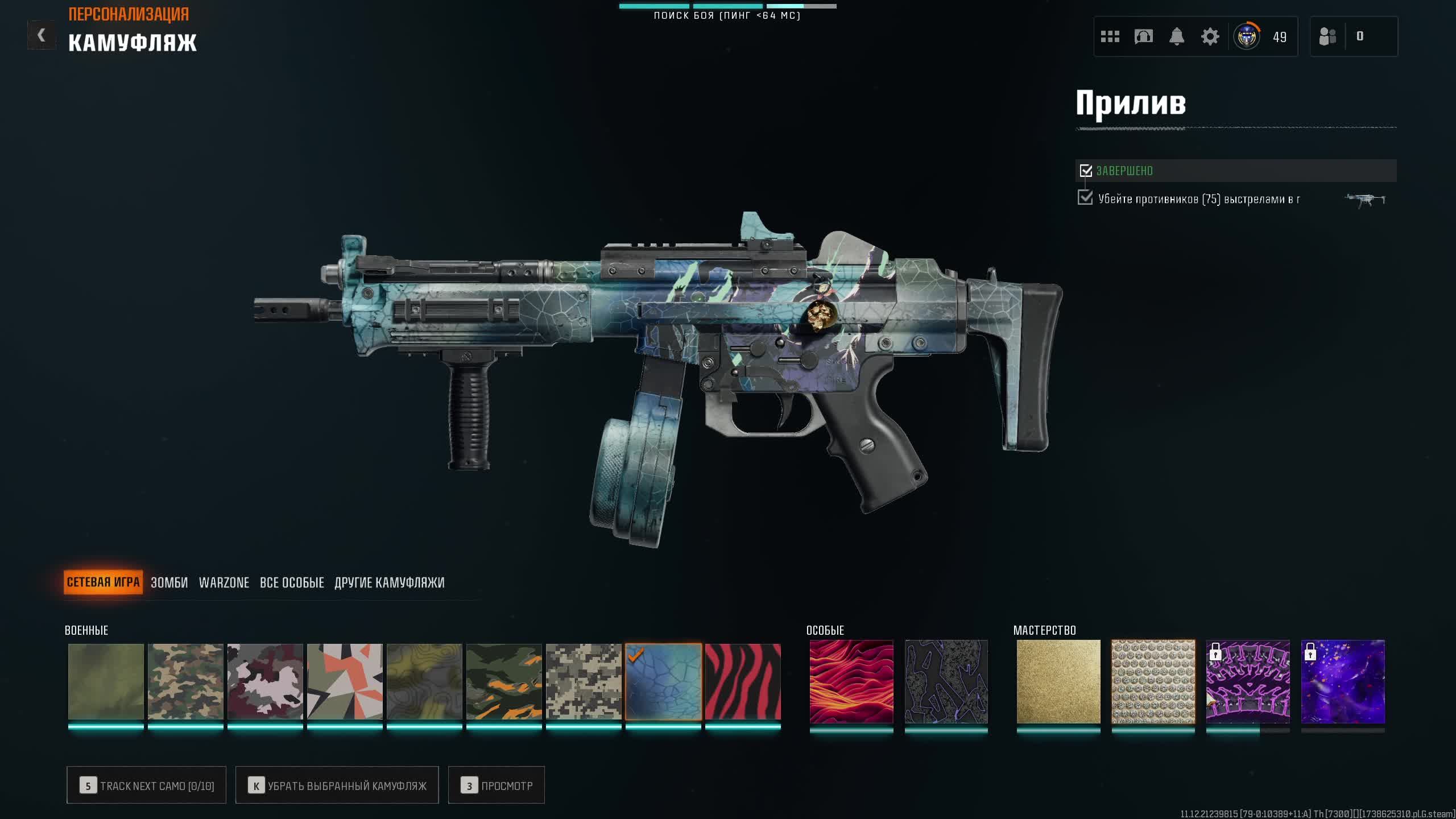Choose the Сетевая игра tab
1456x819 pixels.
(103, 582)
